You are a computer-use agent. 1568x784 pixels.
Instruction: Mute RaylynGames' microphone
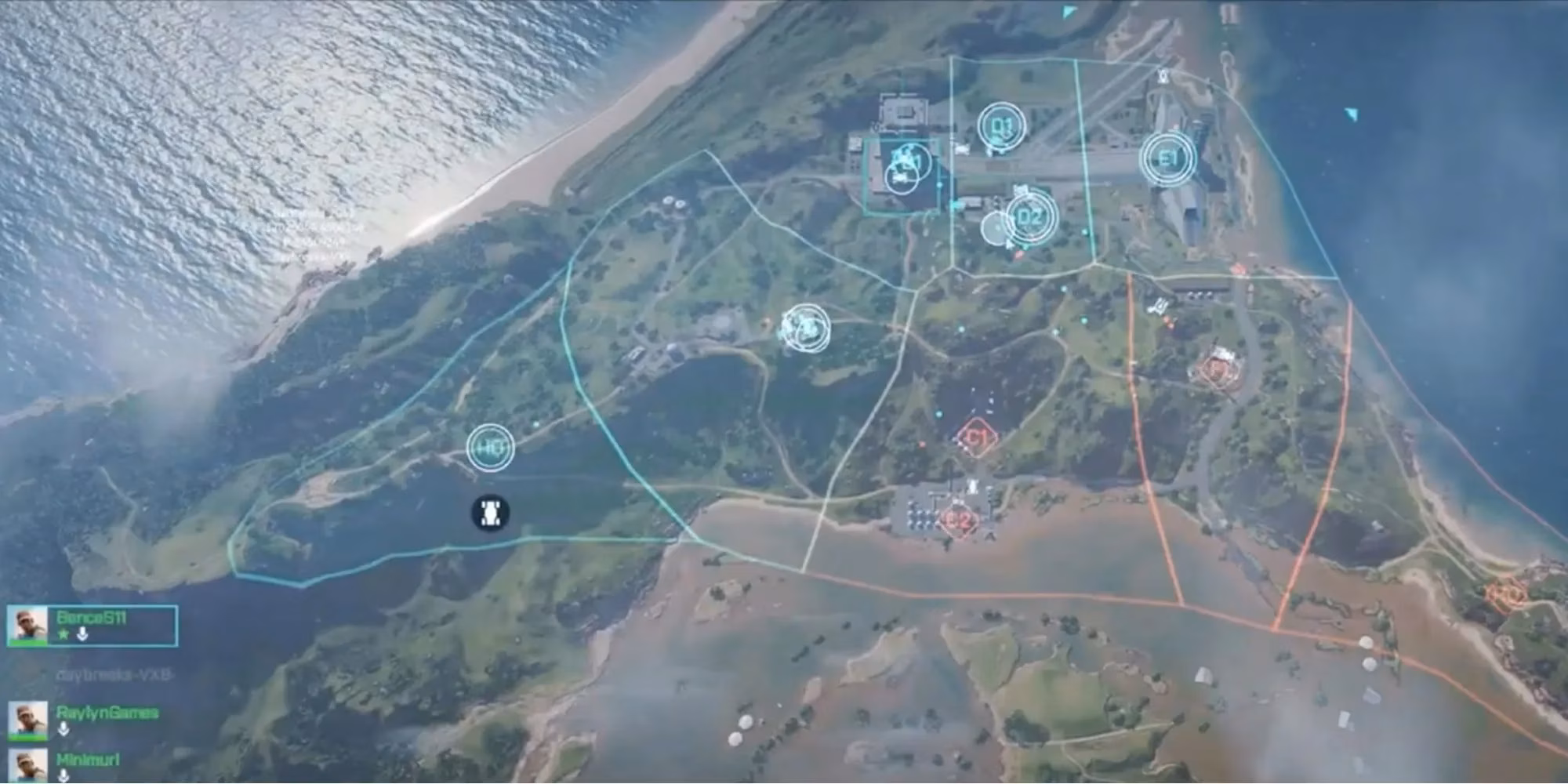64,730
